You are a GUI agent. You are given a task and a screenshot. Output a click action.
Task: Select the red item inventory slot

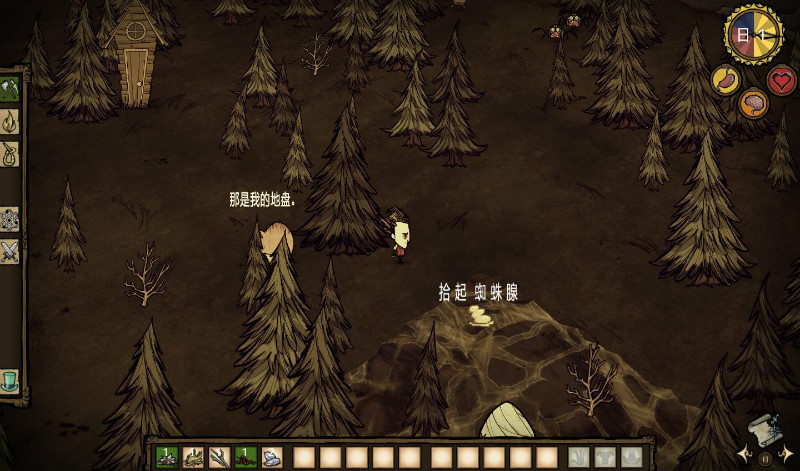pos(246,457)
